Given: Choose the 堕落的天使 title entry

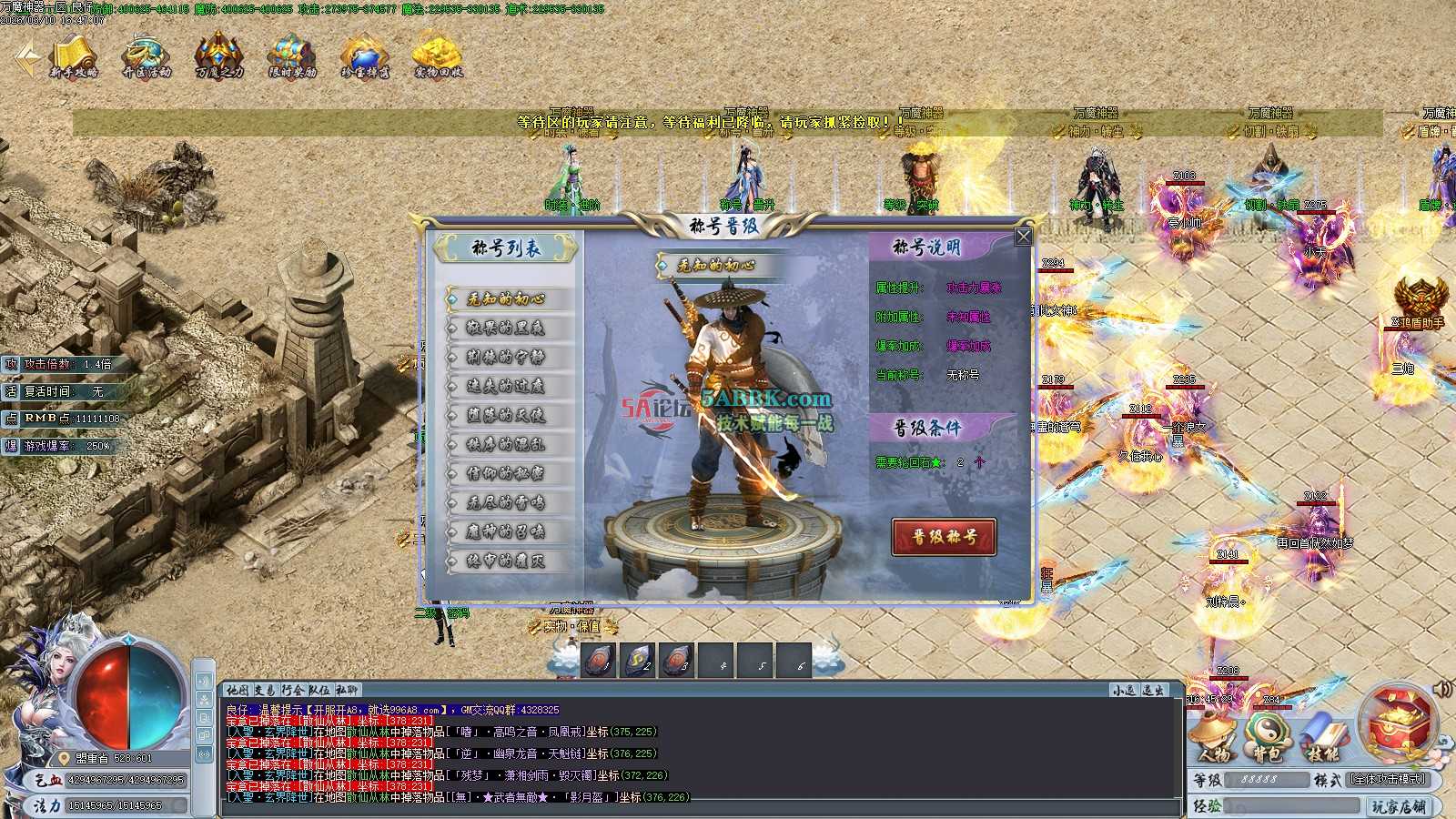Looking at the screenshot, I should 507,415.
